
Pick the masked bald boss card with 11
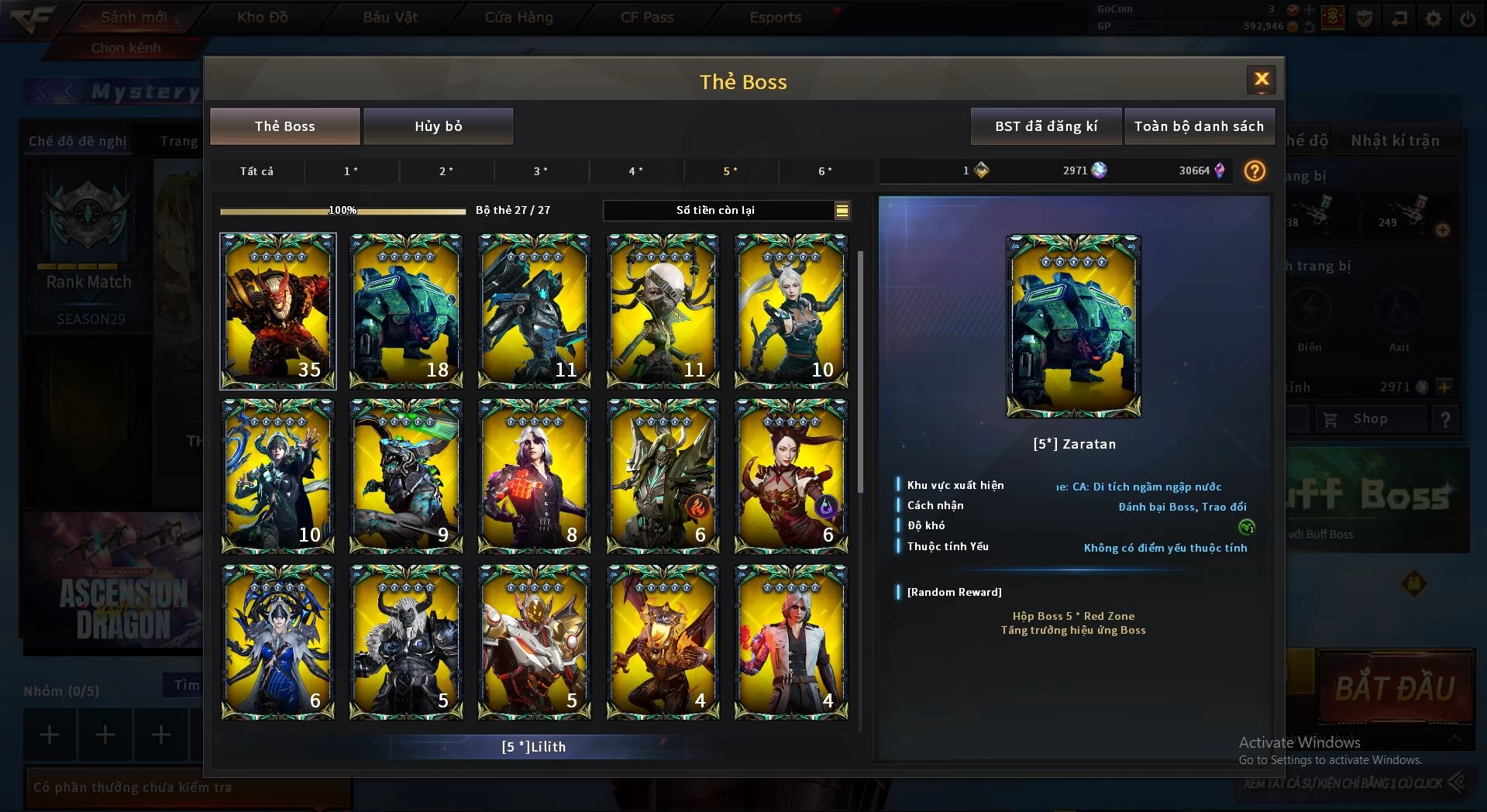coord(663,311)
